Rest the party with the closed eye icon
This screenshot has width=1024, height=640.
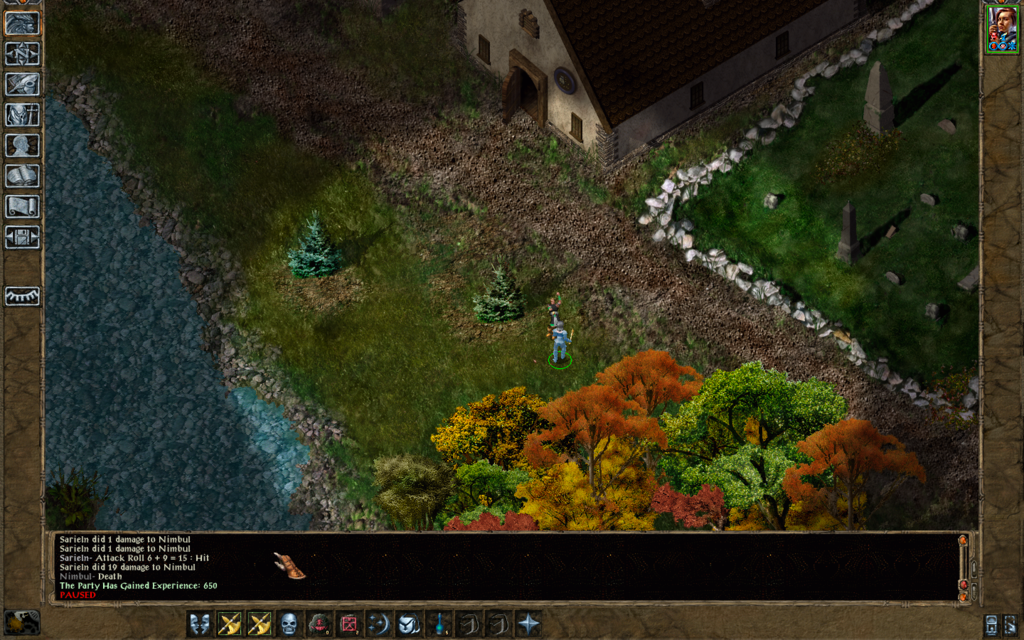point(22,296)
